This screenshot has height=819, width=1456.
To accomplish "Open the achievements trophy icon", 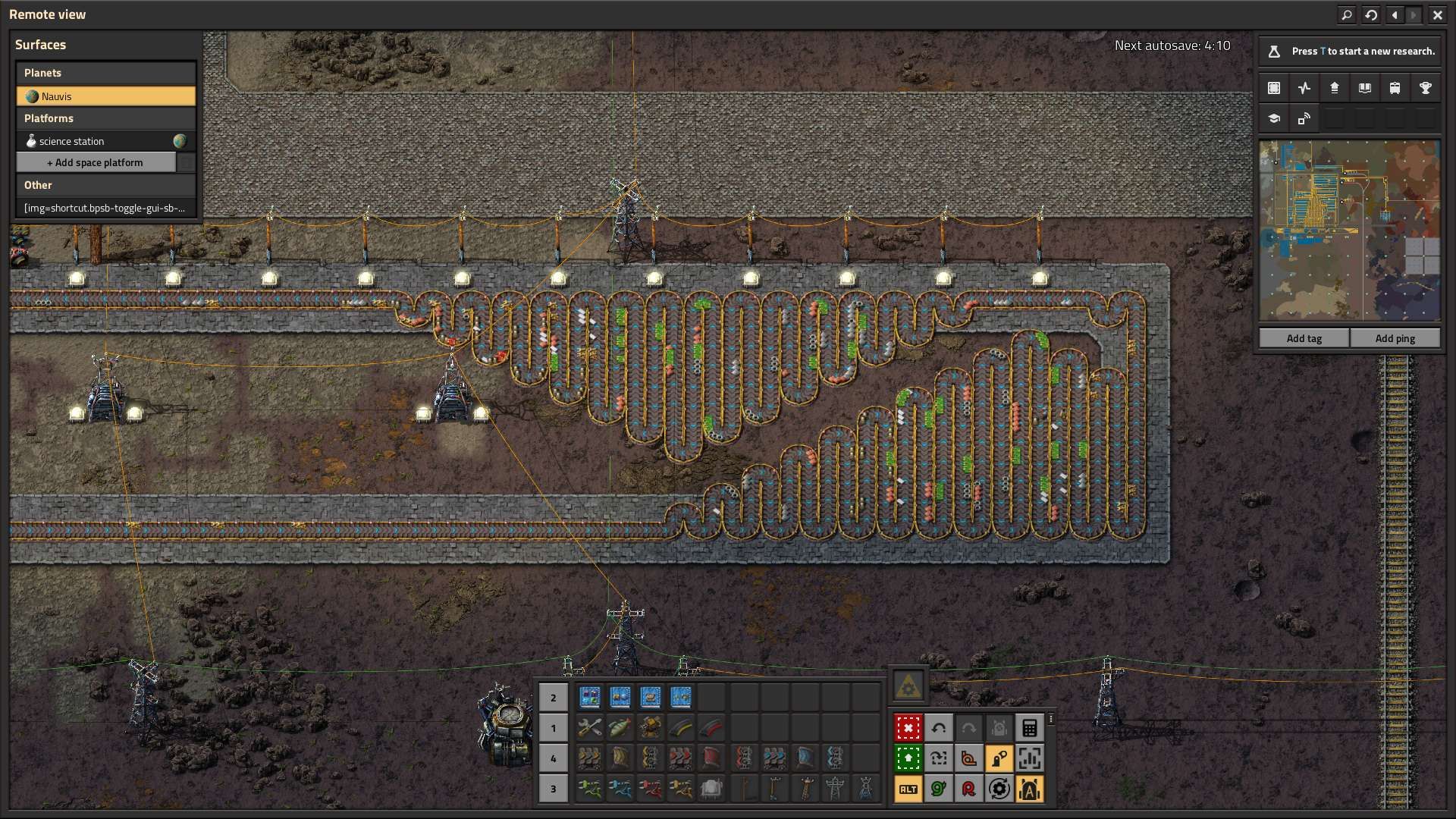I will coord(1425,88).
